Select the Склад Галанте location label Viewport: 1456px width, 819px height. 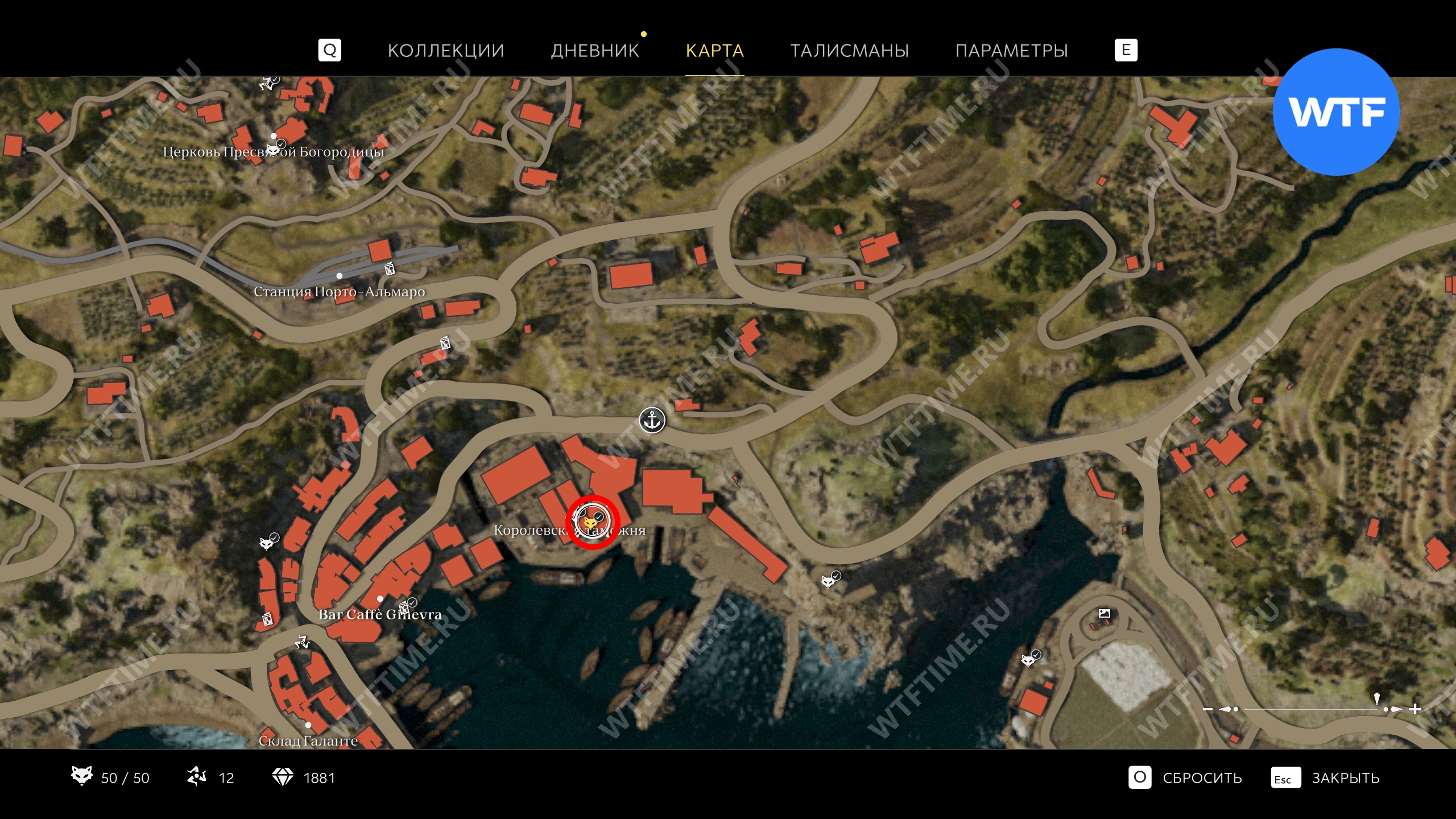click(x=308, y=741)
